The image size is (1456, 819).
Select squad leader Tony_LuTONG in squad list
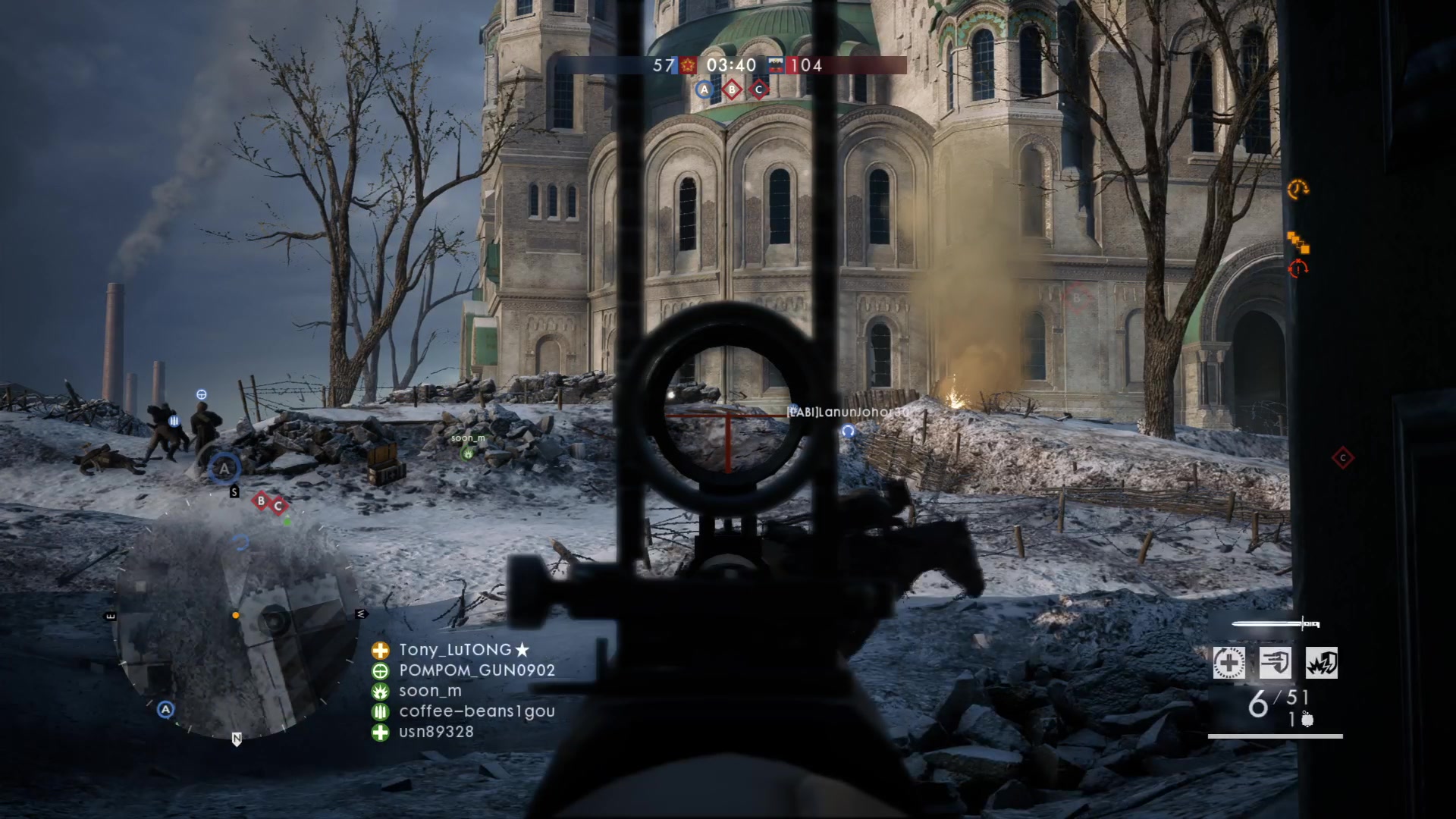pyautogui.click(x=455, y=650)
